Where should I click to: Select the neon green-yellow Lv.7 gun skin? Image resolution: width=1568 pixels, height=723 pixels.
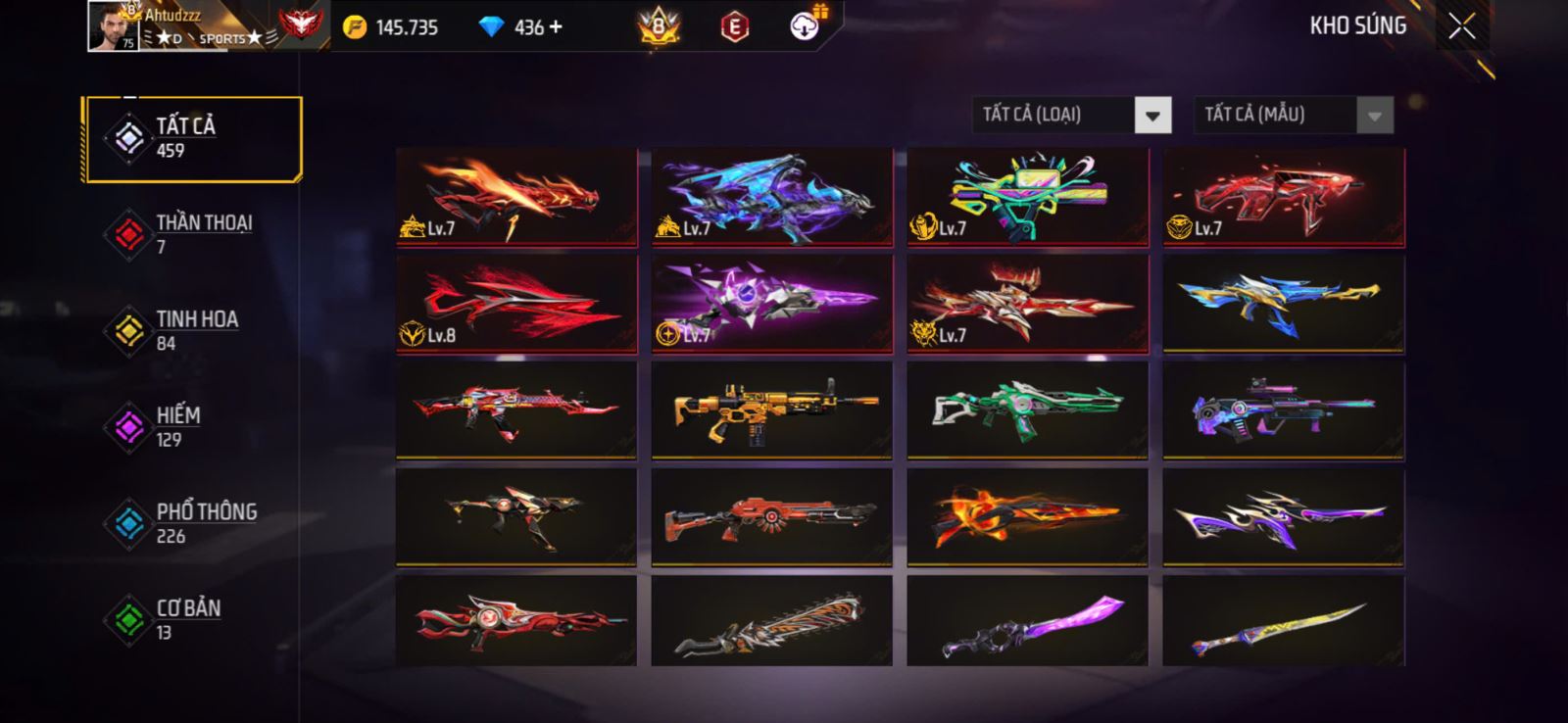pos(1027,196)
